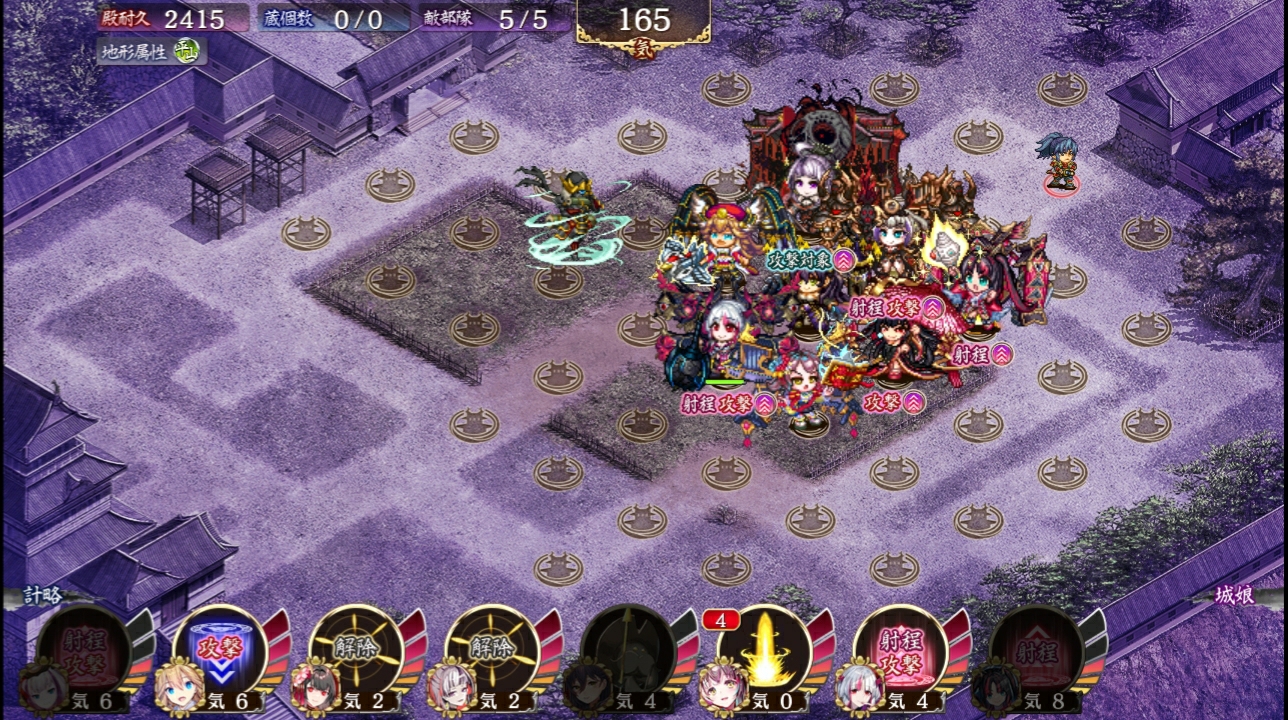This screenshot has width=1288, height=720.
Task: Choose the dark spear strategy costing 4
Action: [x=627, y=650]
